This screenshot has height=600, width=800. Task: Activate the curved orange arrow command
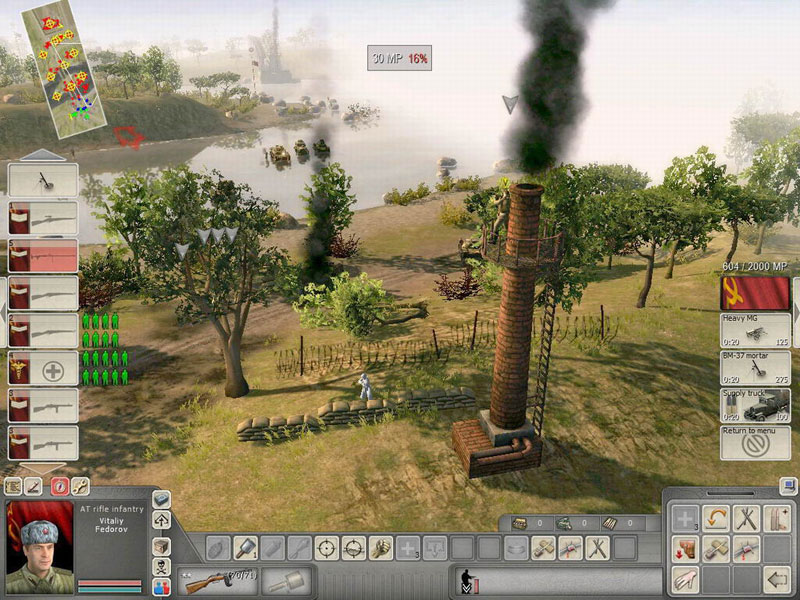pyautogui.click(x=714, y=518)
